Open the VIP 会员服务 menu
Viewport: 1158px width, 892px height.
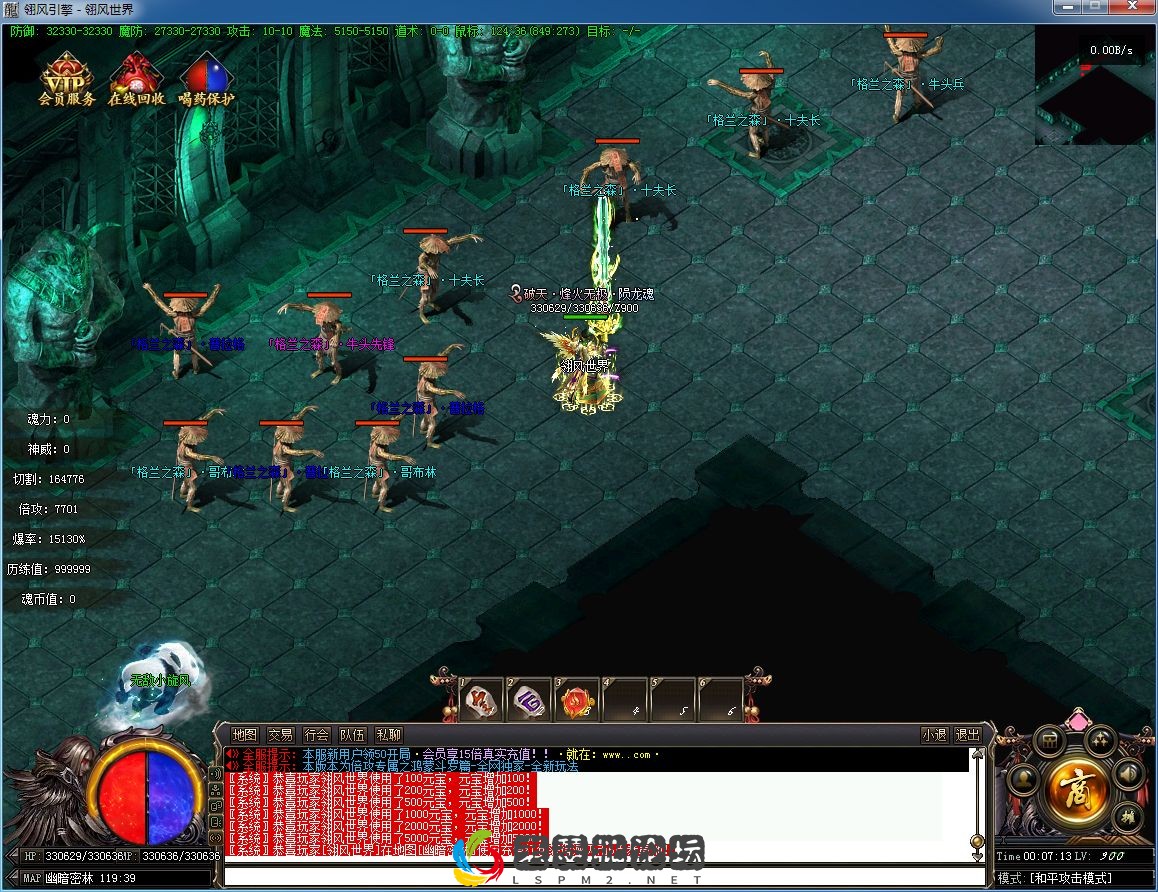coord(67,79)
